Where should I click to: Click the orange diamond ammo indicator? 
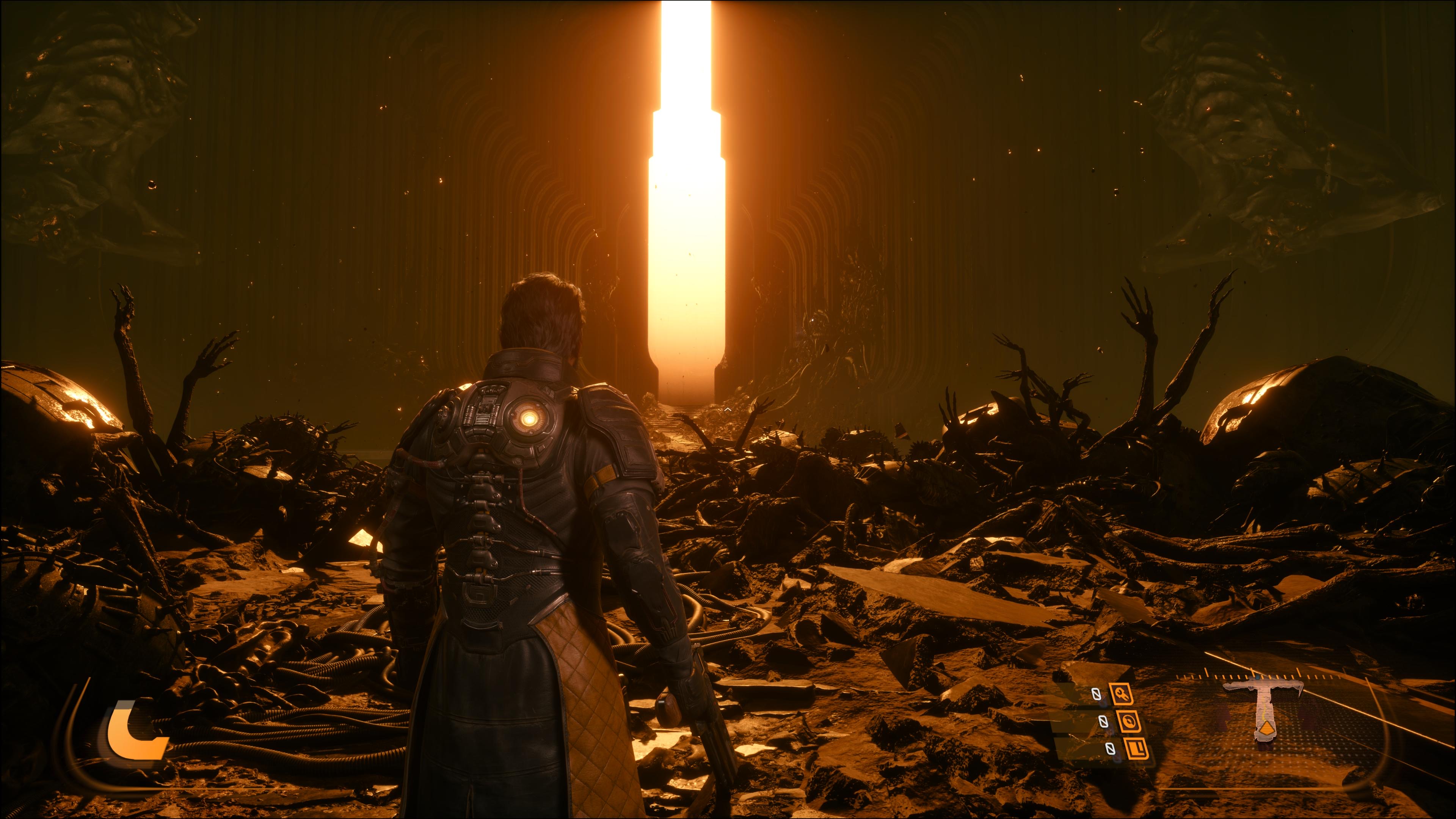point(1267,729)
